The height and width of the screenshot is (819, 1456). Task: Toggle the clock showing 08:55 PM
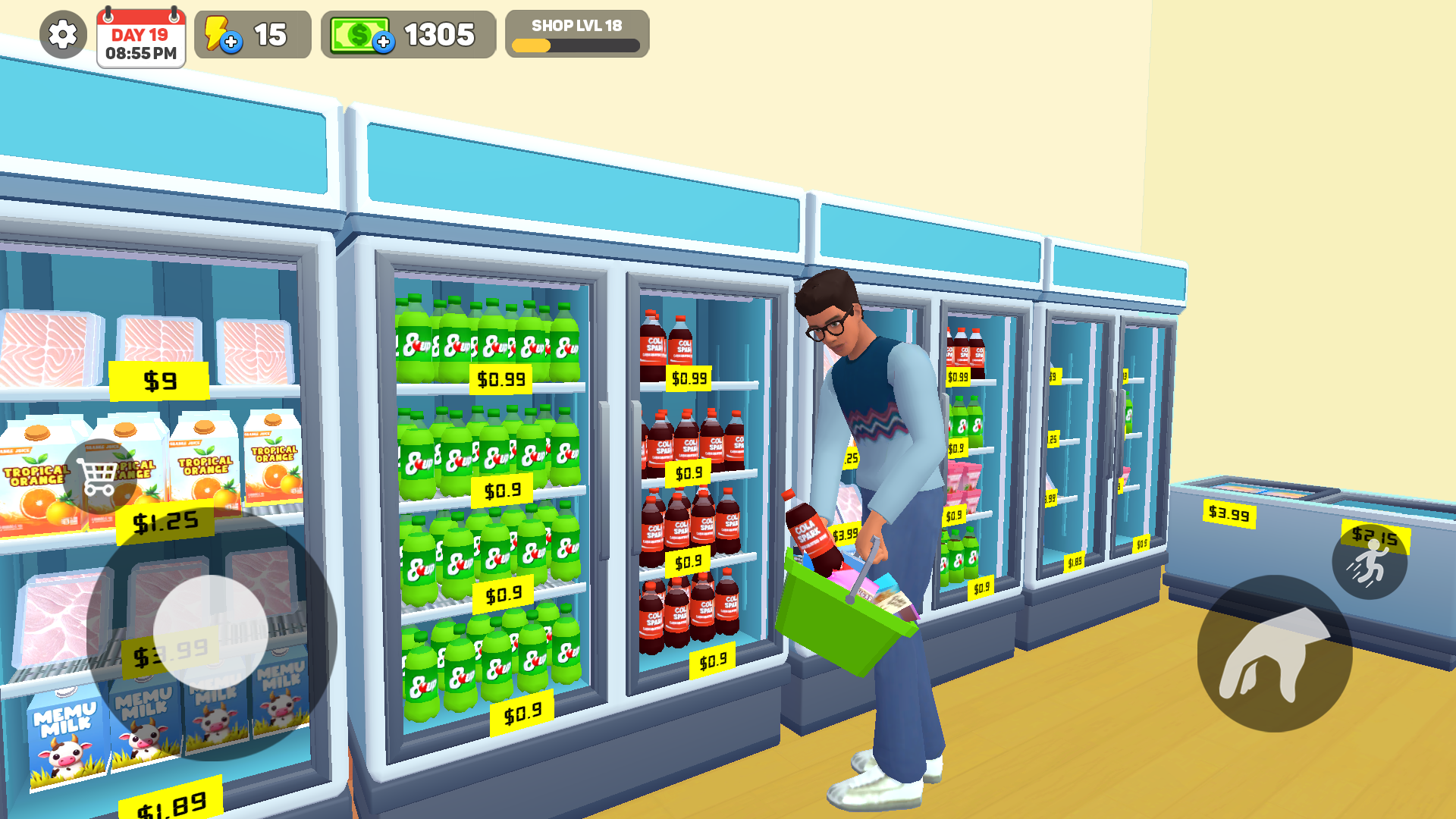140,53
